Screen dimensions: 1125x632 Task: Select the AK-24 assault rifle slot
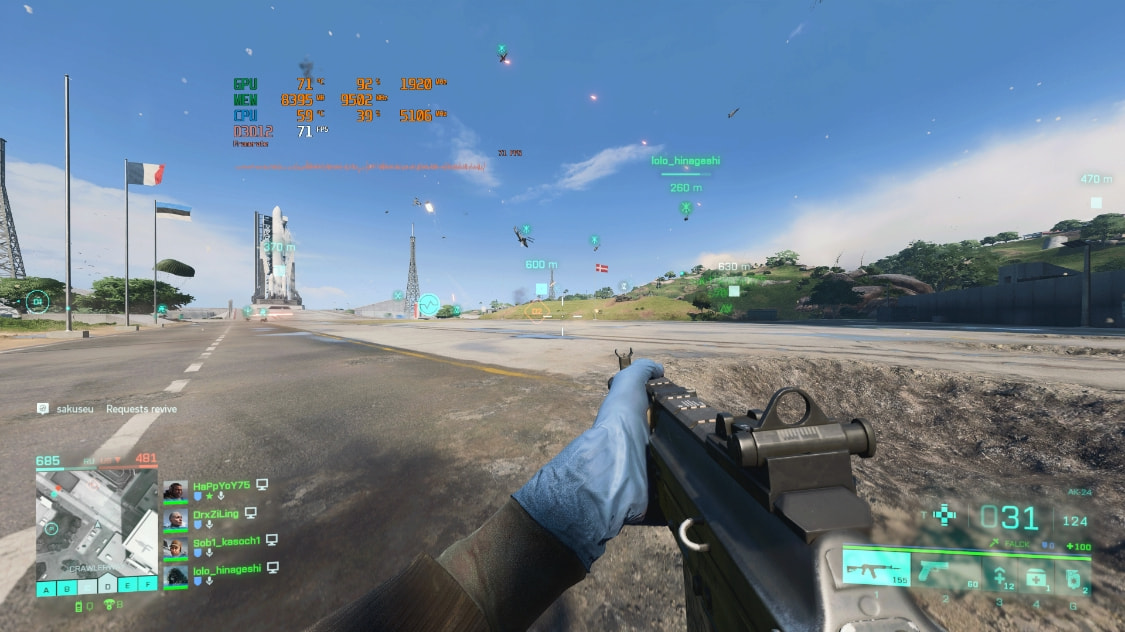(876, 569)
